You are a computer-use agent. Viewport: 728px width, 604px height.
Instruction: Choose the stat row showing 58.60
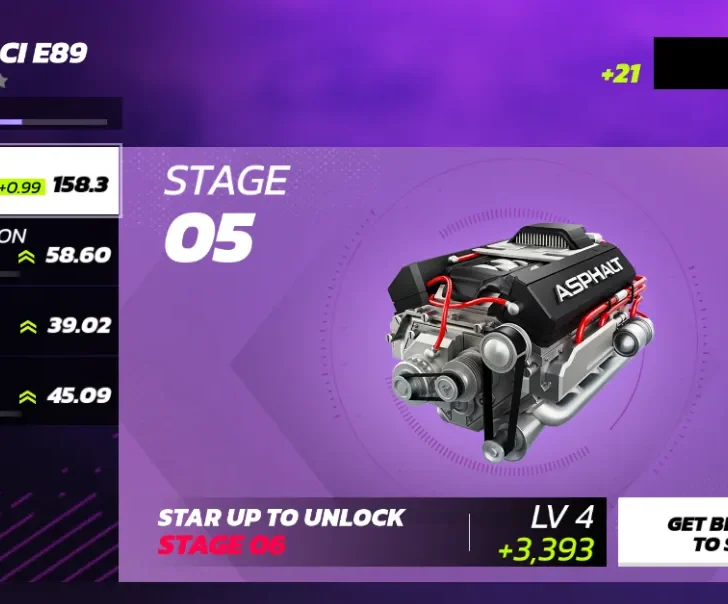tap(60, 252)
